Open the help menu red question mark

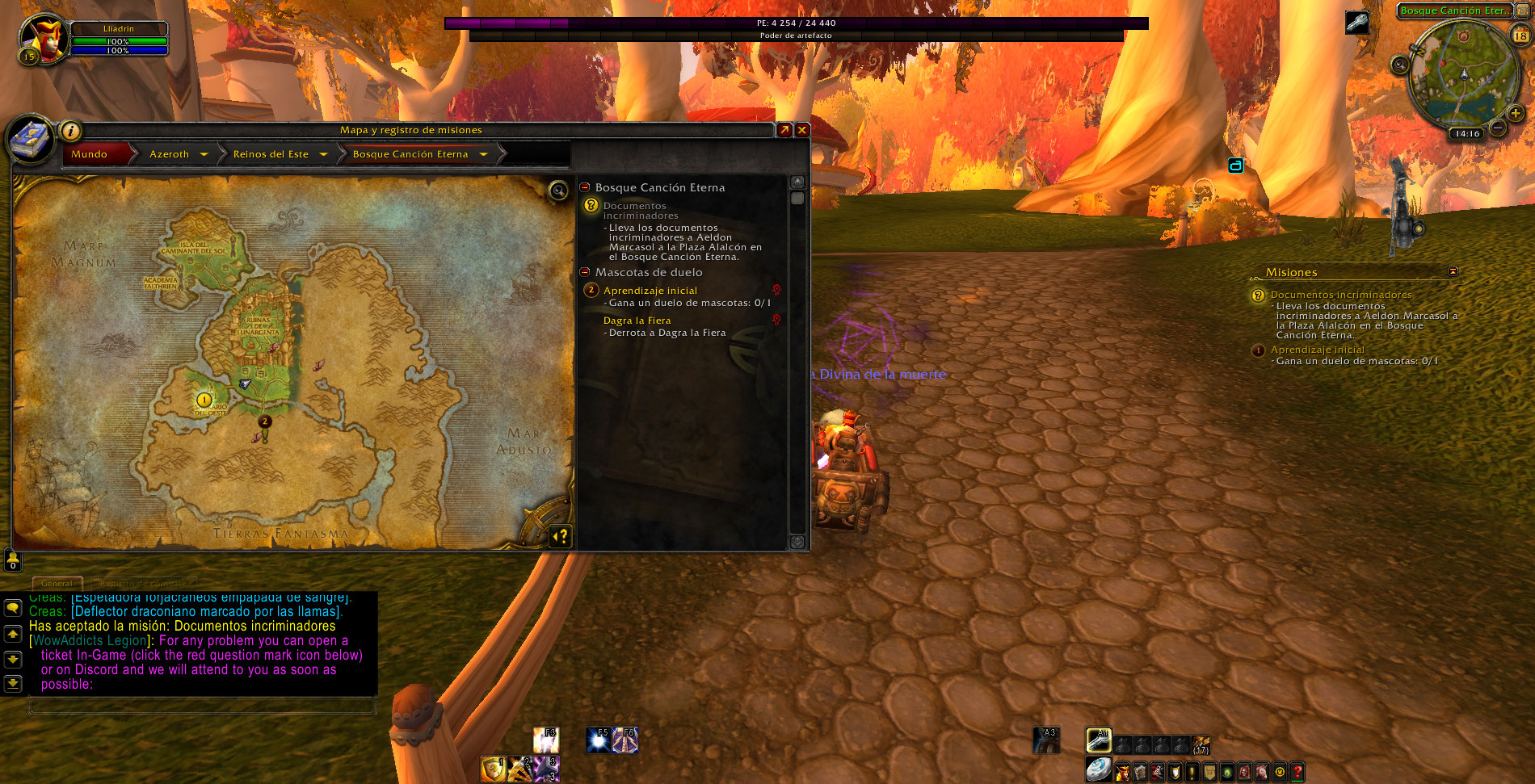pos(1297,773)
